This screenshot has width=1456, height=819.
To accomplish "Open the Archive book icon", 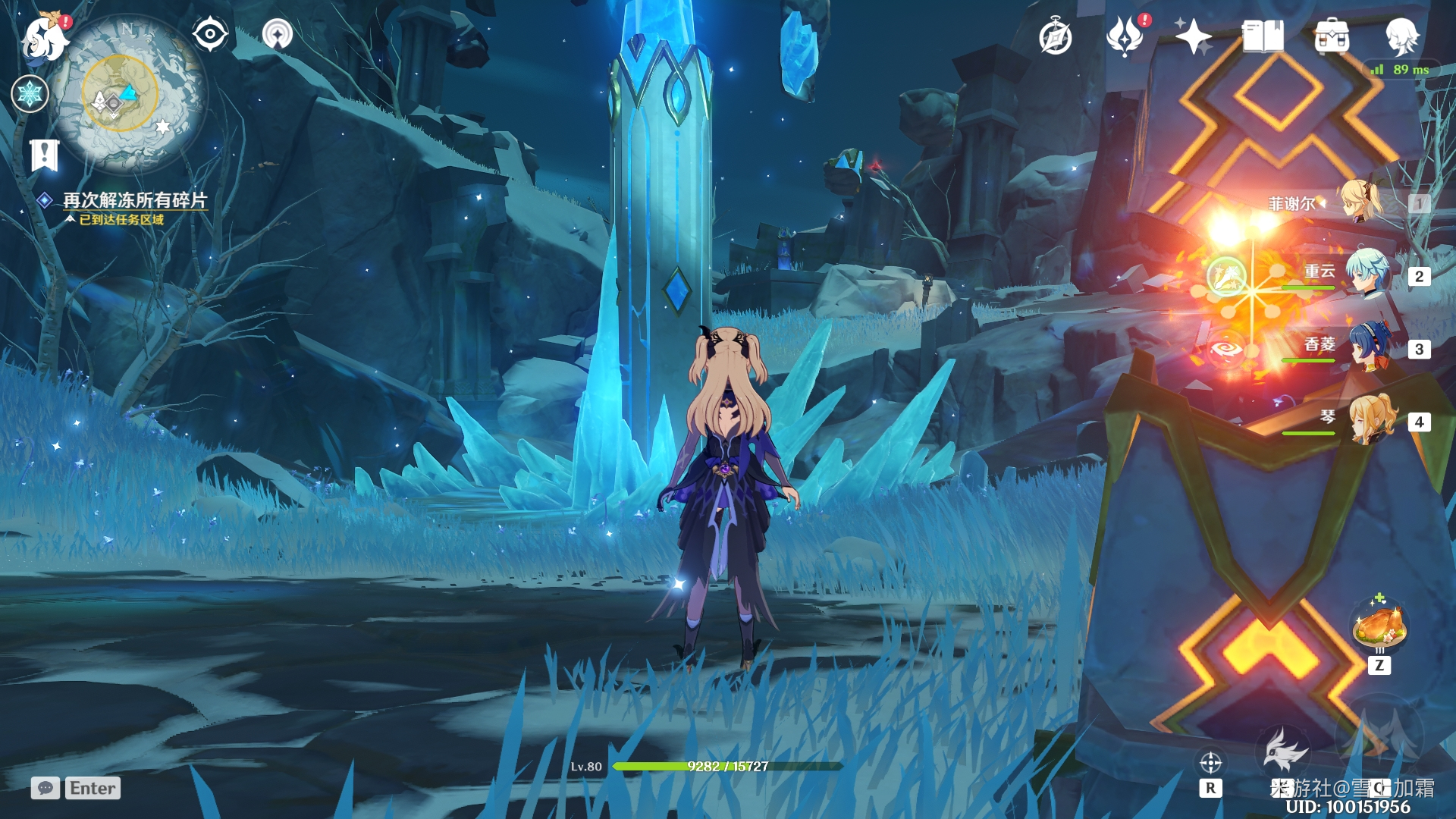I will pos(1262,36).
